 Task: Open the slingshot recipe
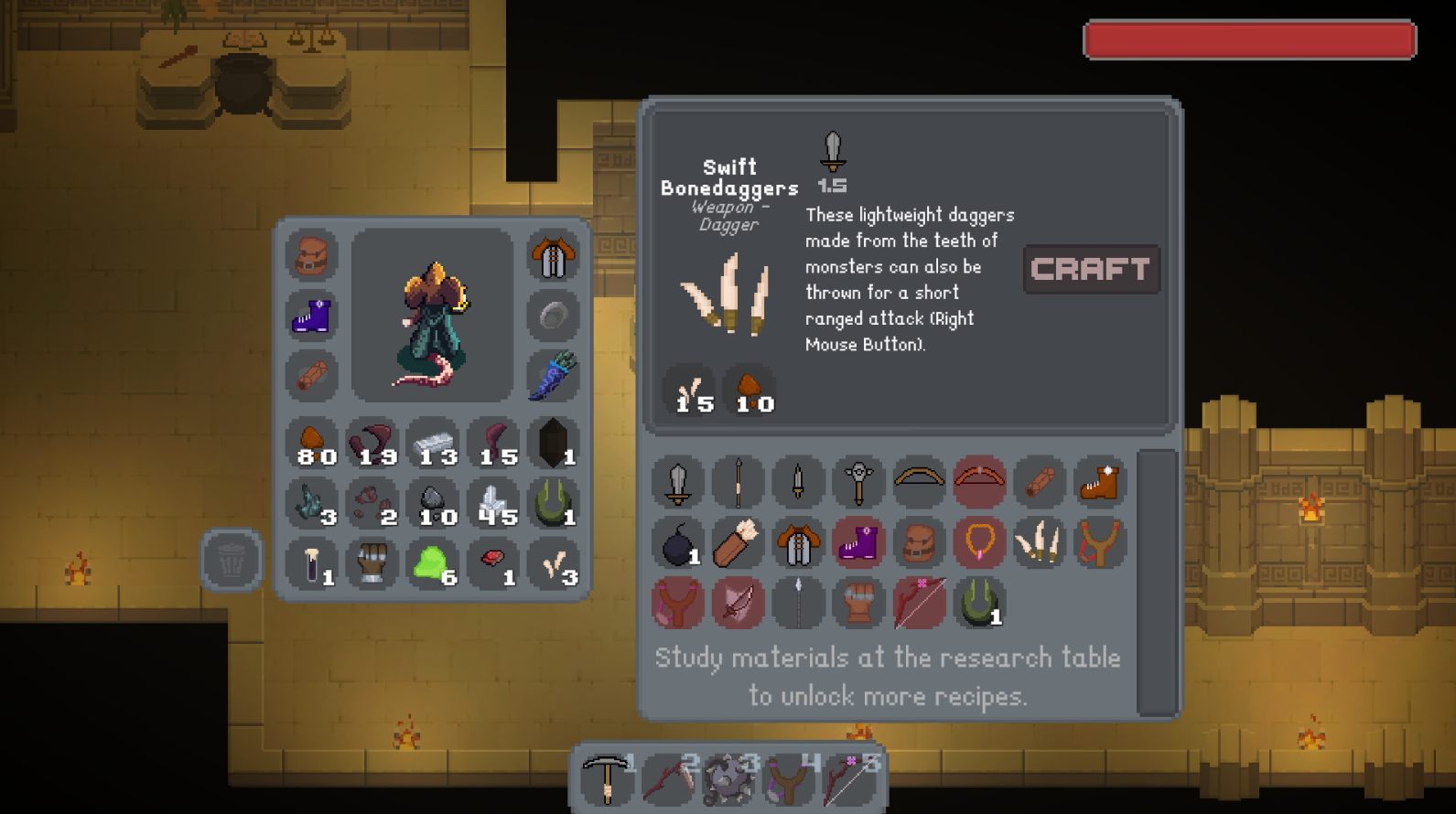[1100, 542]
